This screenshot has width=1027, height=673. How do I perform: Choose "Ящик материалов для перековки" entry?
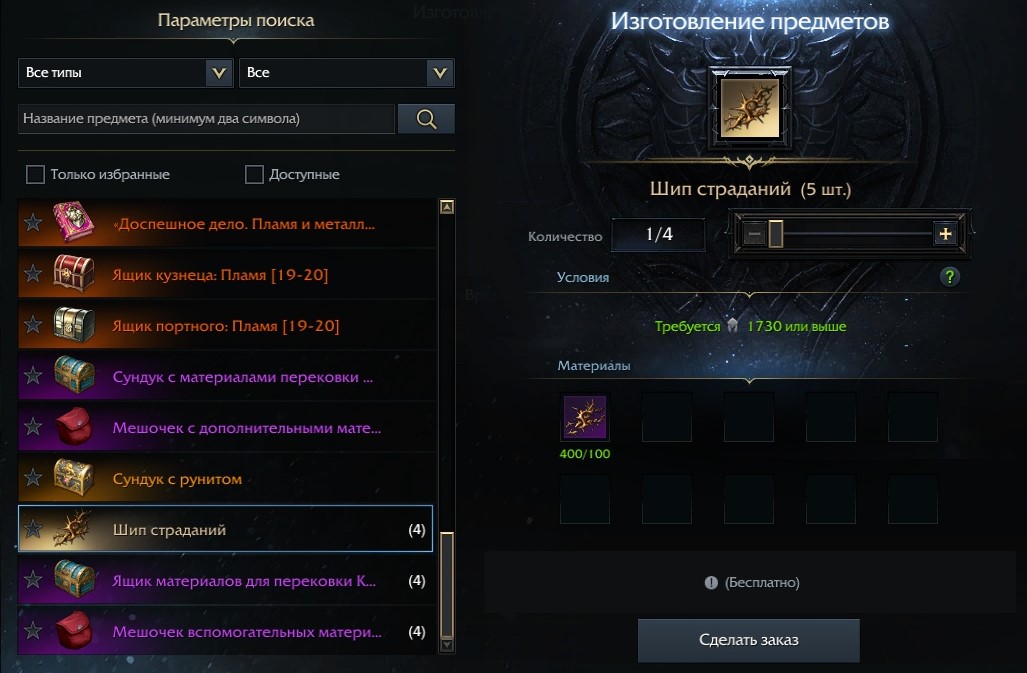click(244, 581)
